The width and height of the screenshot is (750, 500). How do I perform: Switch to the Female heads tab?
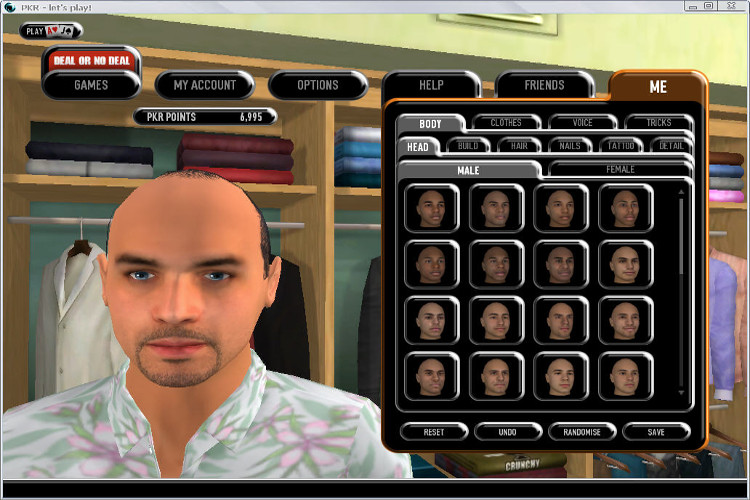coord(620,170)
